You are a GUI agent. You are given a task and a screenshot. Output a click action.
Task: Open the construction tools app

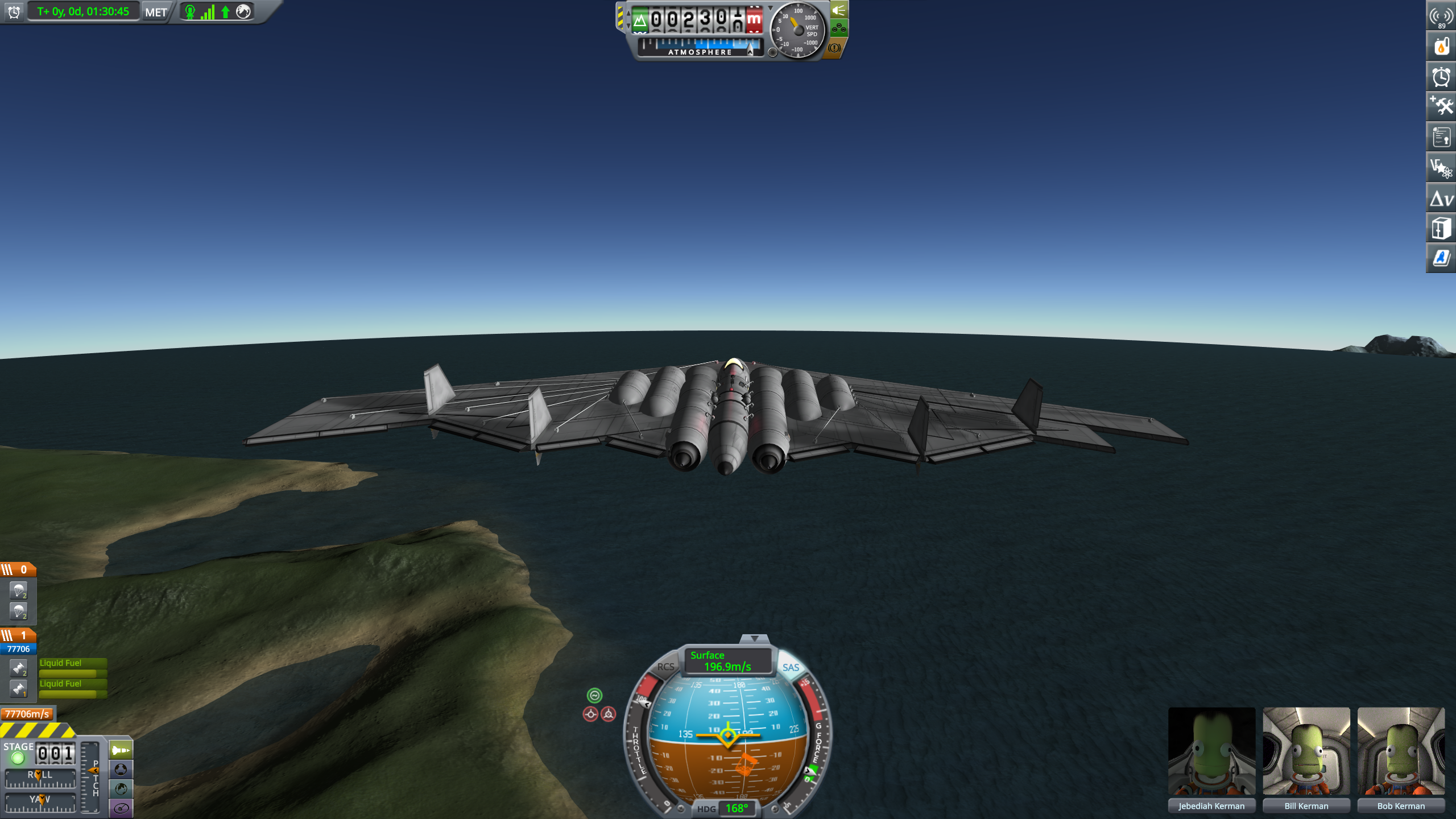1441,107
